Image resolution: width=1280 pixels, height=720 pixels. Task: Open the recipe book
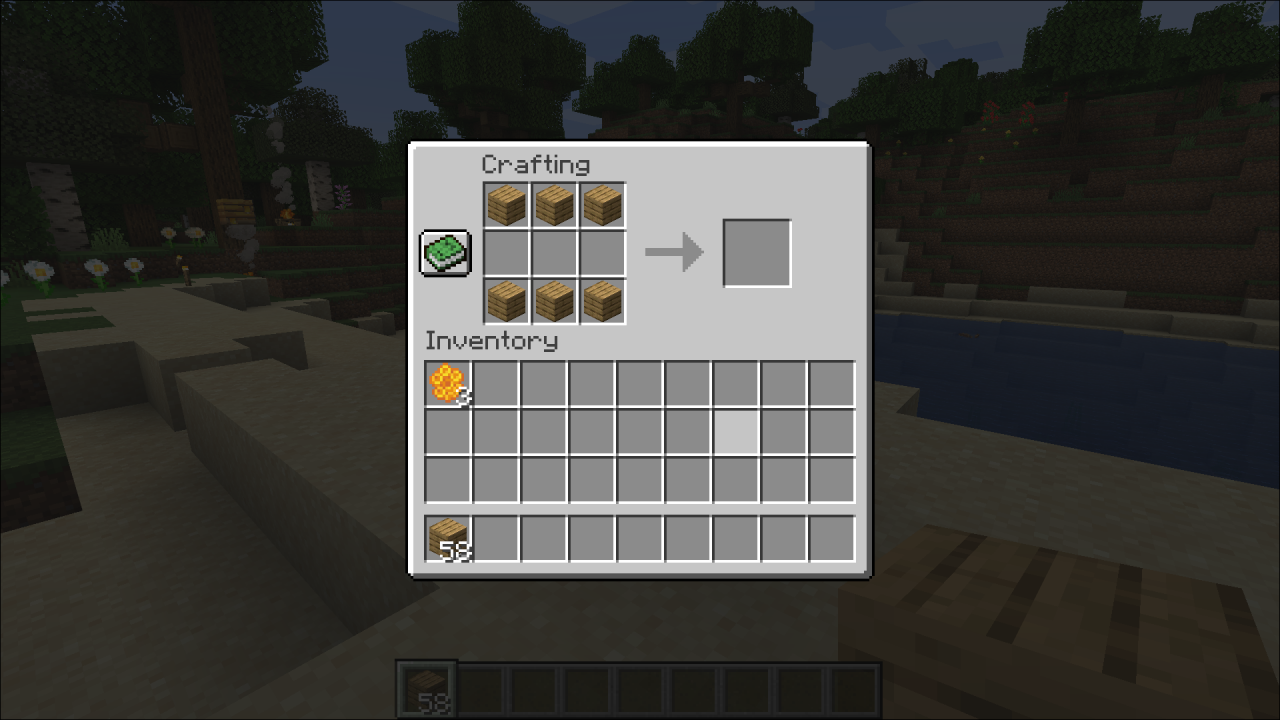[x=444, y=252]
